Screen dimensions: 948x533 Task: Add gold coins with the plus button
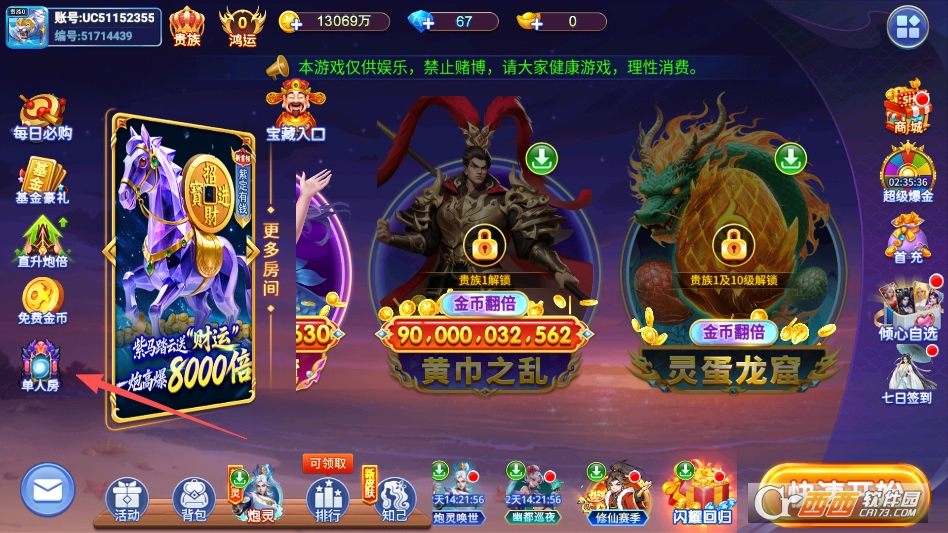(291, 21)
